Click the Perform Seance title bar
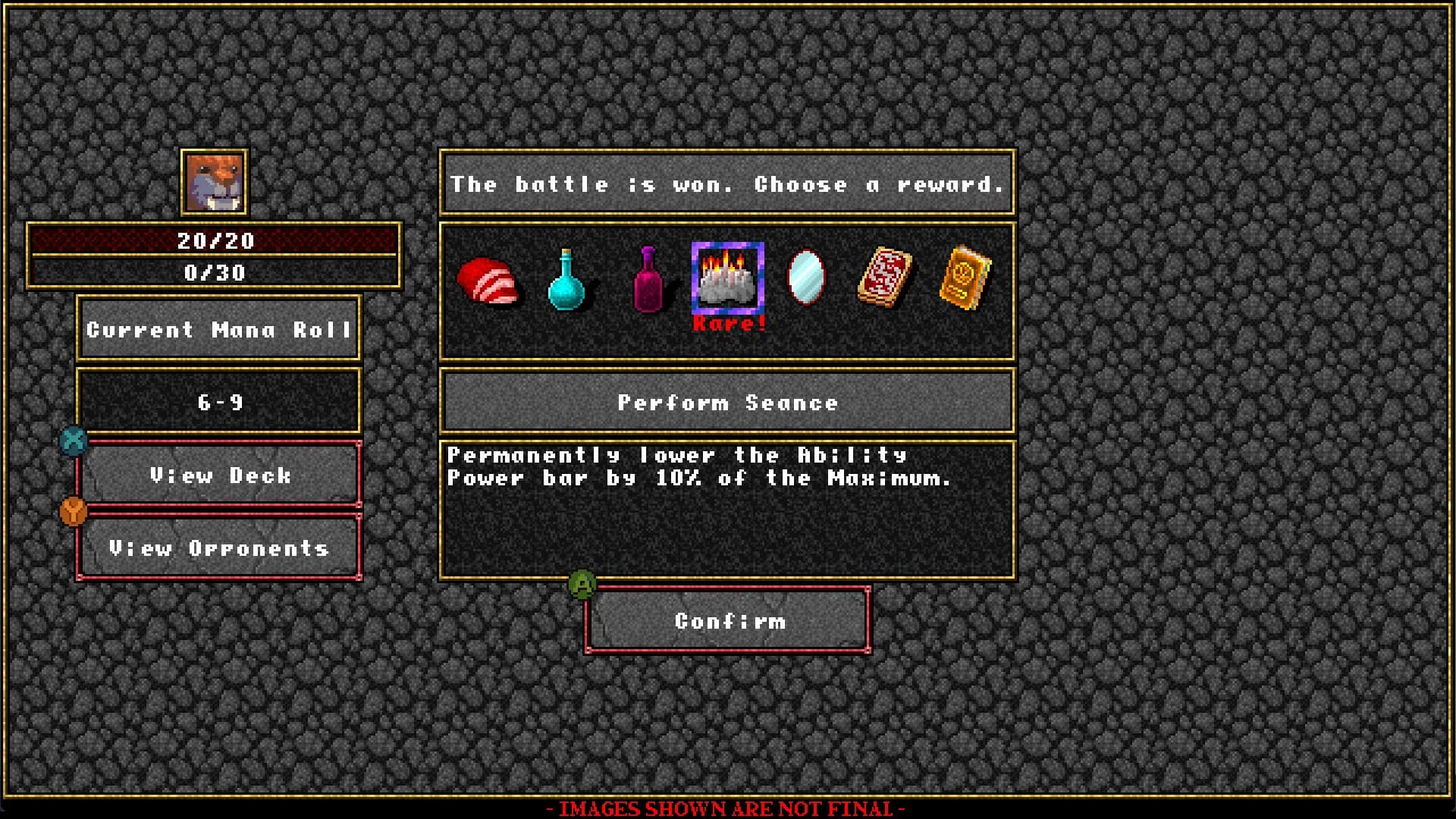This screenshot has width=1456, height=819. point(727,402)
